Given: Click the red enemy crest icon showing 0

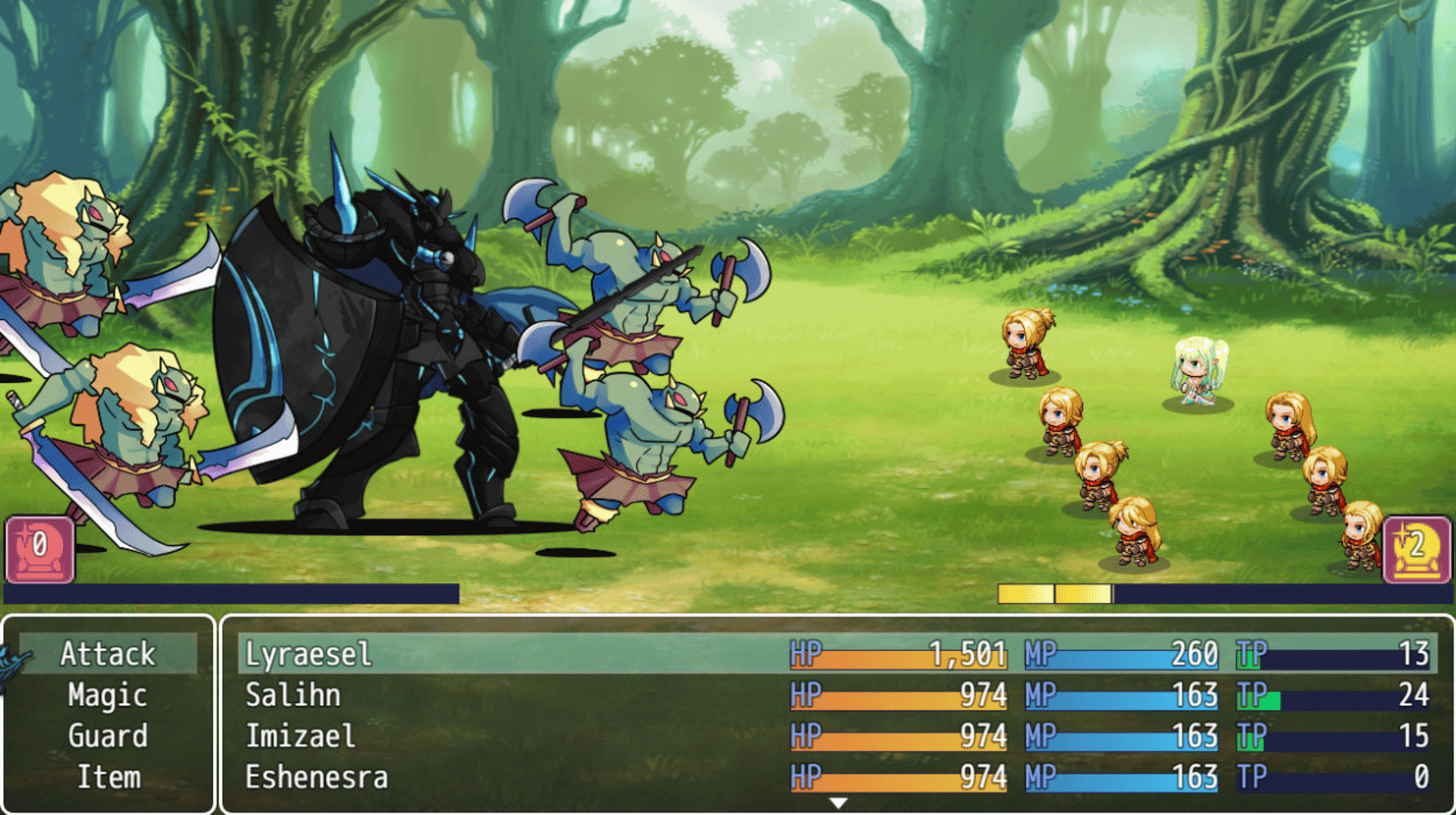Looking at the screenshot, I should pos(40,549).
